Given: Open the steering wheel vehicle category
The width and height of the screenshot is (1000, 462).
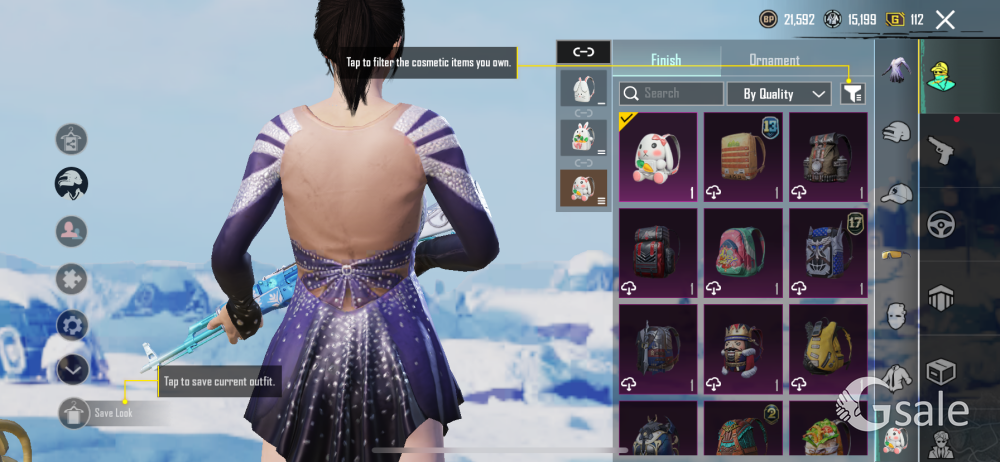Looking at the screenshot, I should (941, 223).
